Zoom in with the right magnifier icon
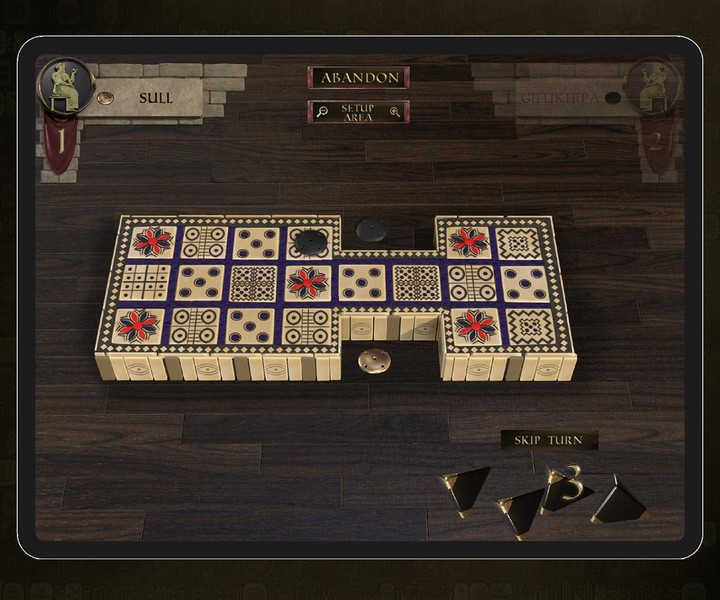The width and height of the screenshot is (720, 600). [x=396, y=112]
